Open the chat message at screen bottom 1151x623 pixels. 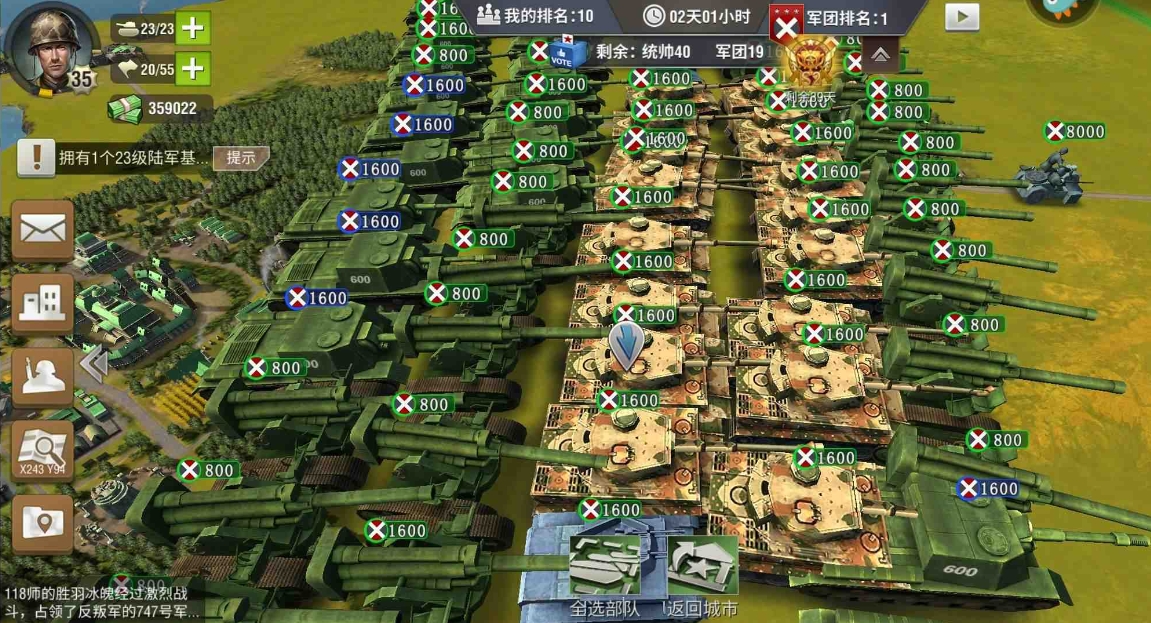pos(100,603)
